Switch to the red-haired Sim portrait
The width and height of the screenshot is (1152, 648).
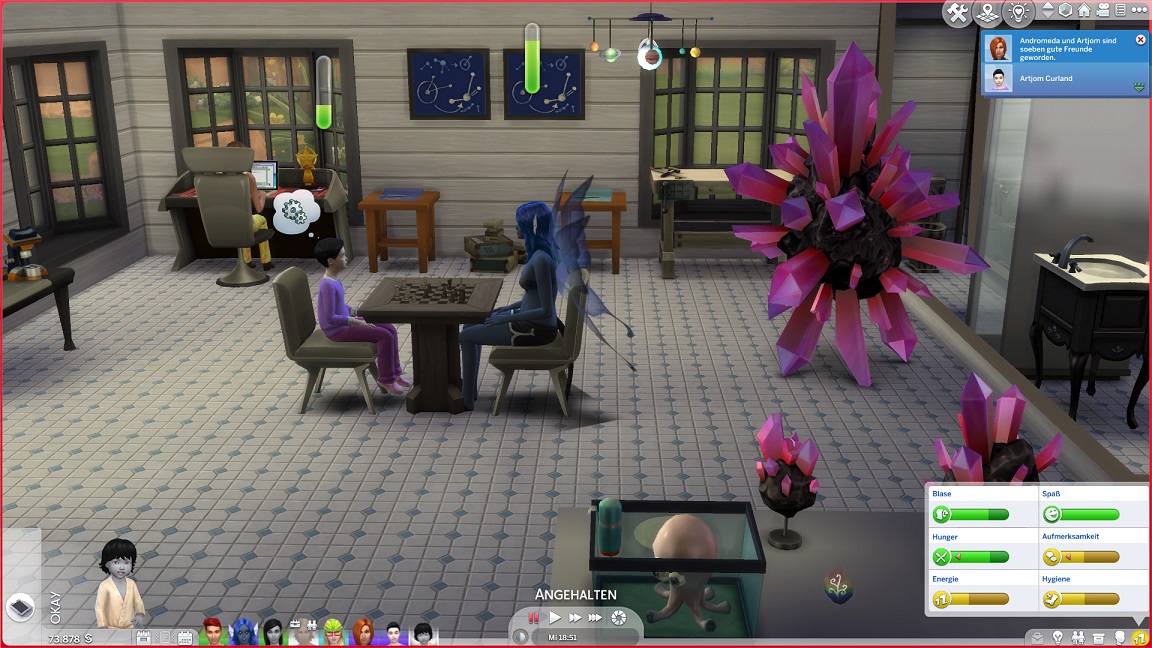point(211,633)
